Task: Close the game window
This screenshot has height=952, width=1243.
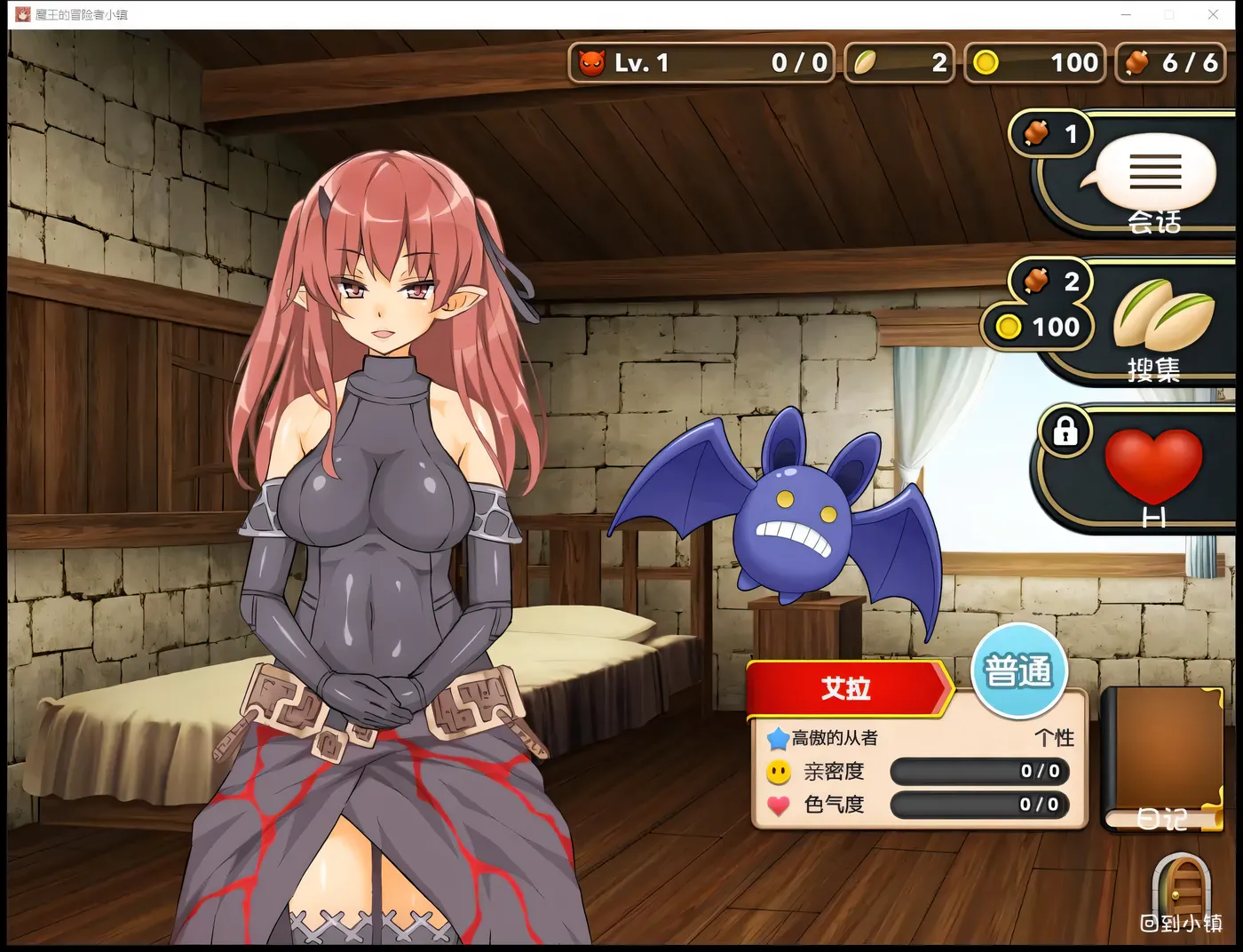Action: pyautogui.click(x=1213, y=14)
